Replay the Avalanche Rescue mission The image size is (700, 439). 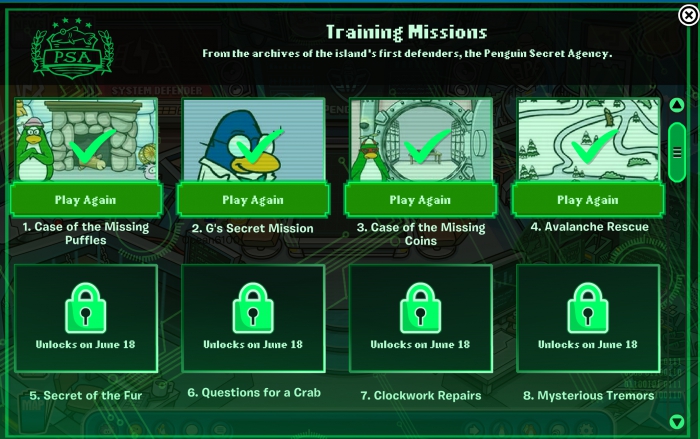588,200
